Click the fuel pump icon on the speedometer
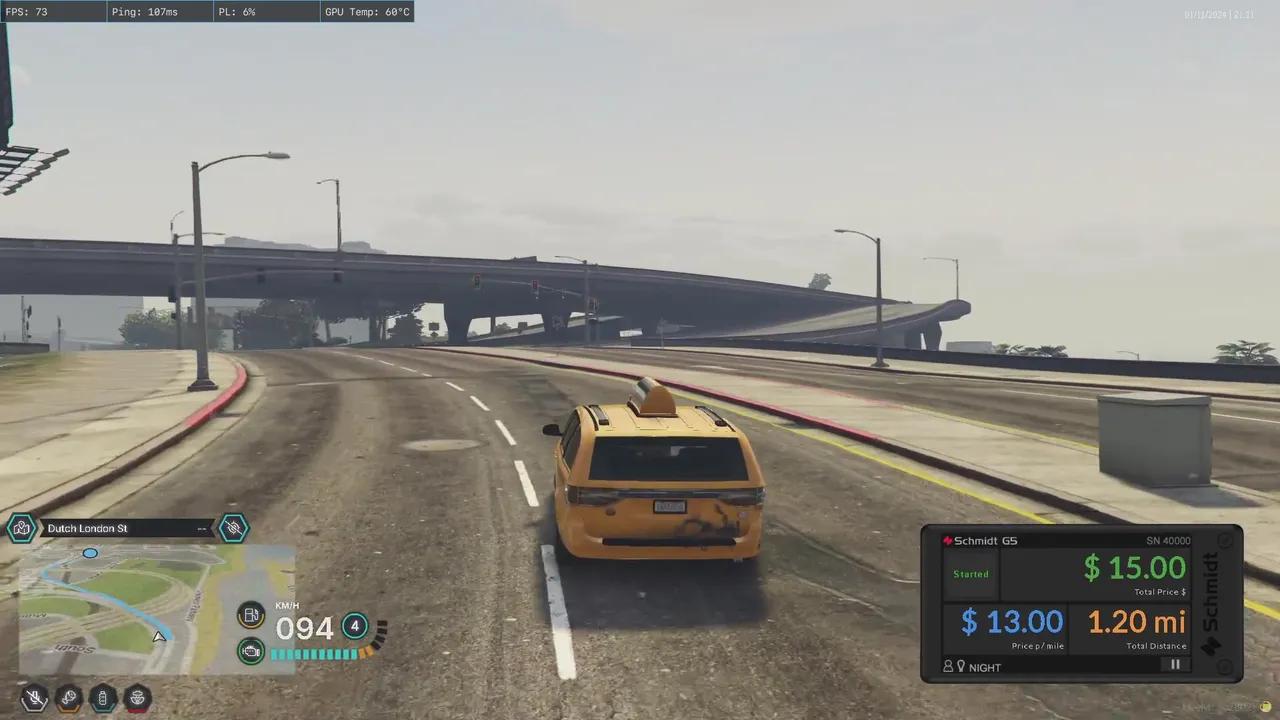Screen dimensions: 1280x720 (x=251, y=615)
